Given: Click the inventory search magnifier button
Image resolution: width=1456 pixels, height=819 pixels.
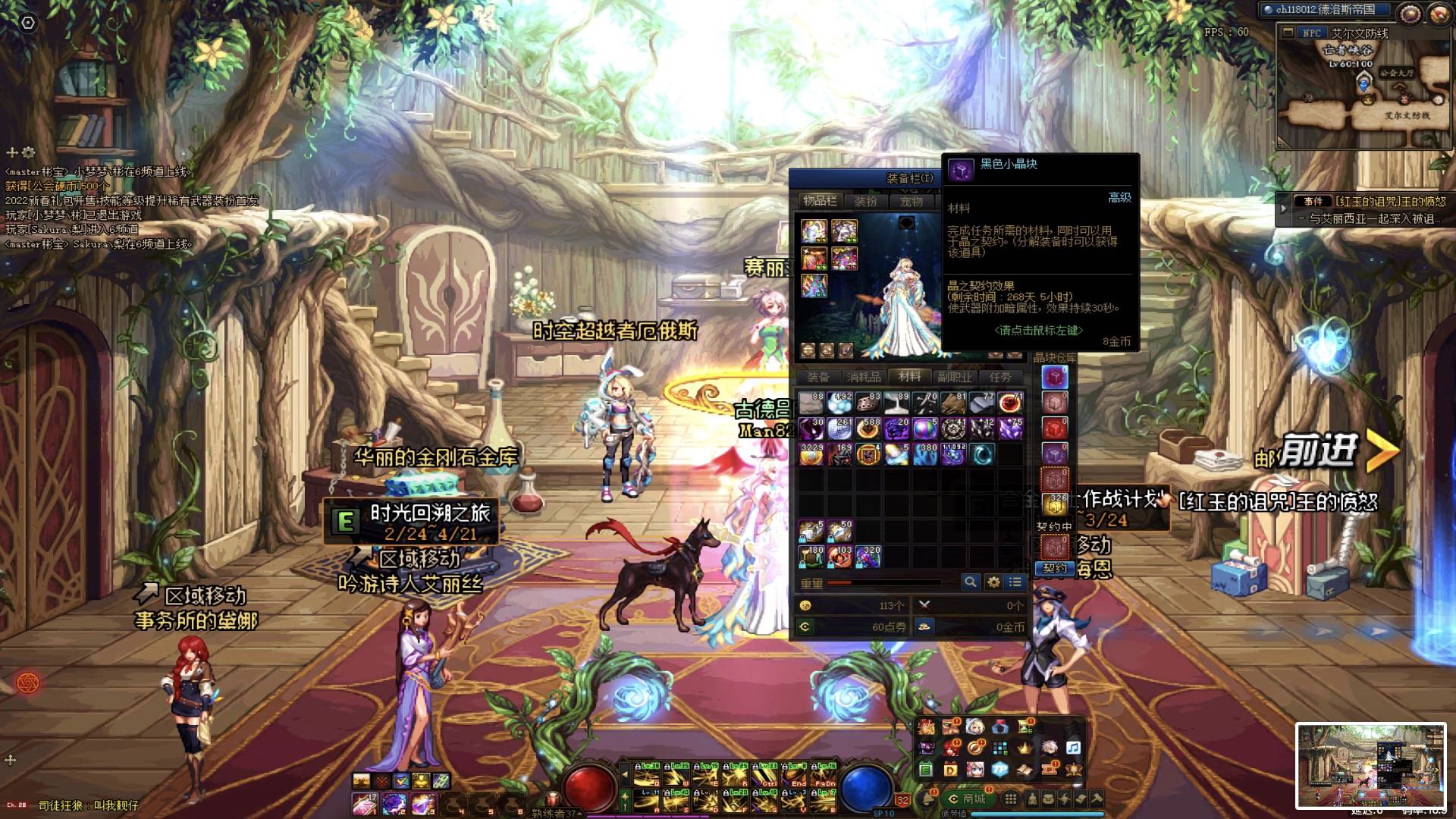Looking at the screenshot, I should click(x=970, y=582).
